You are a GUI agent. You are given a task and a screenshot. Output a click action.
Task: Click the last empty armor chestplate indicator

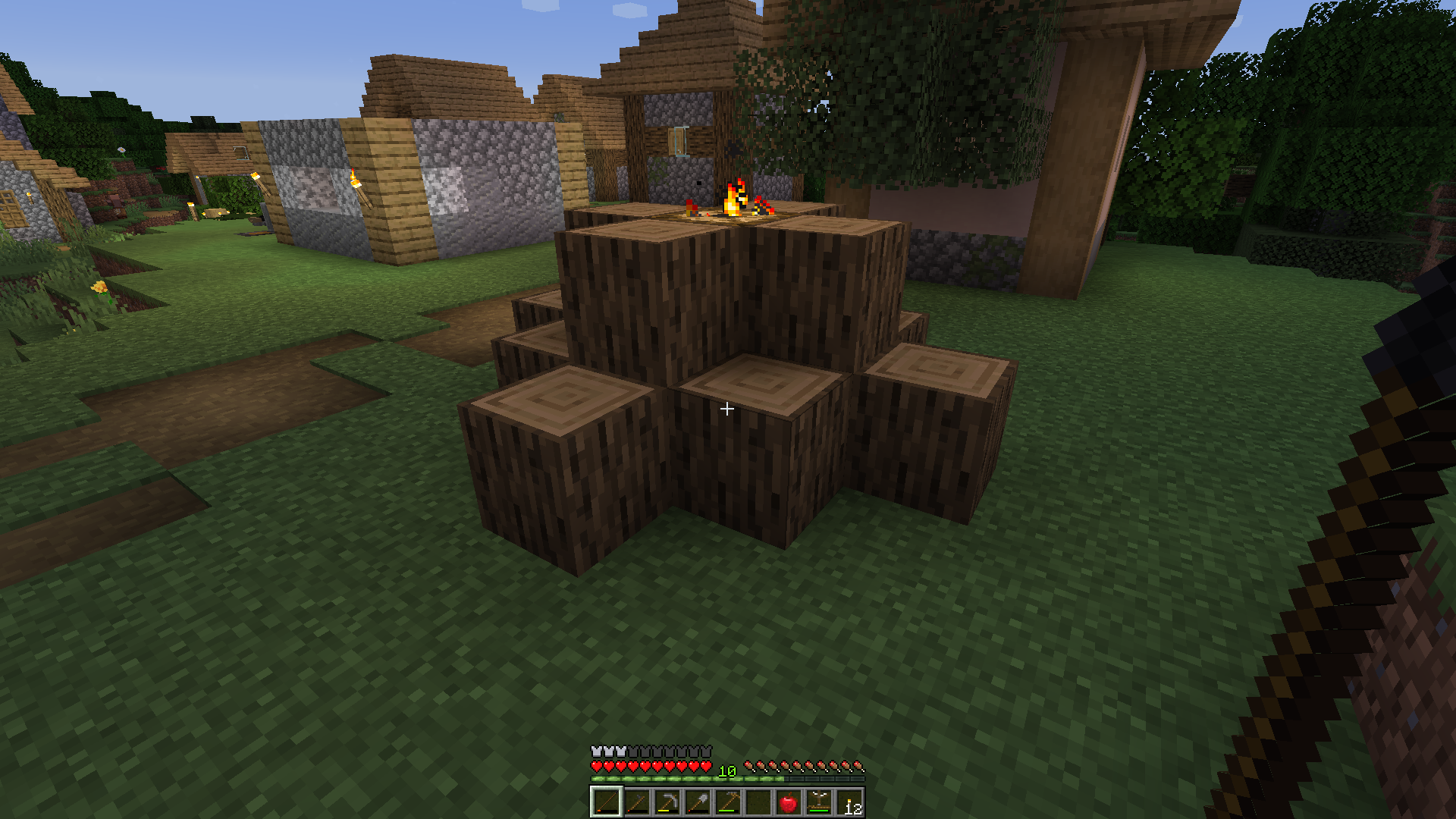click(707, 751)
